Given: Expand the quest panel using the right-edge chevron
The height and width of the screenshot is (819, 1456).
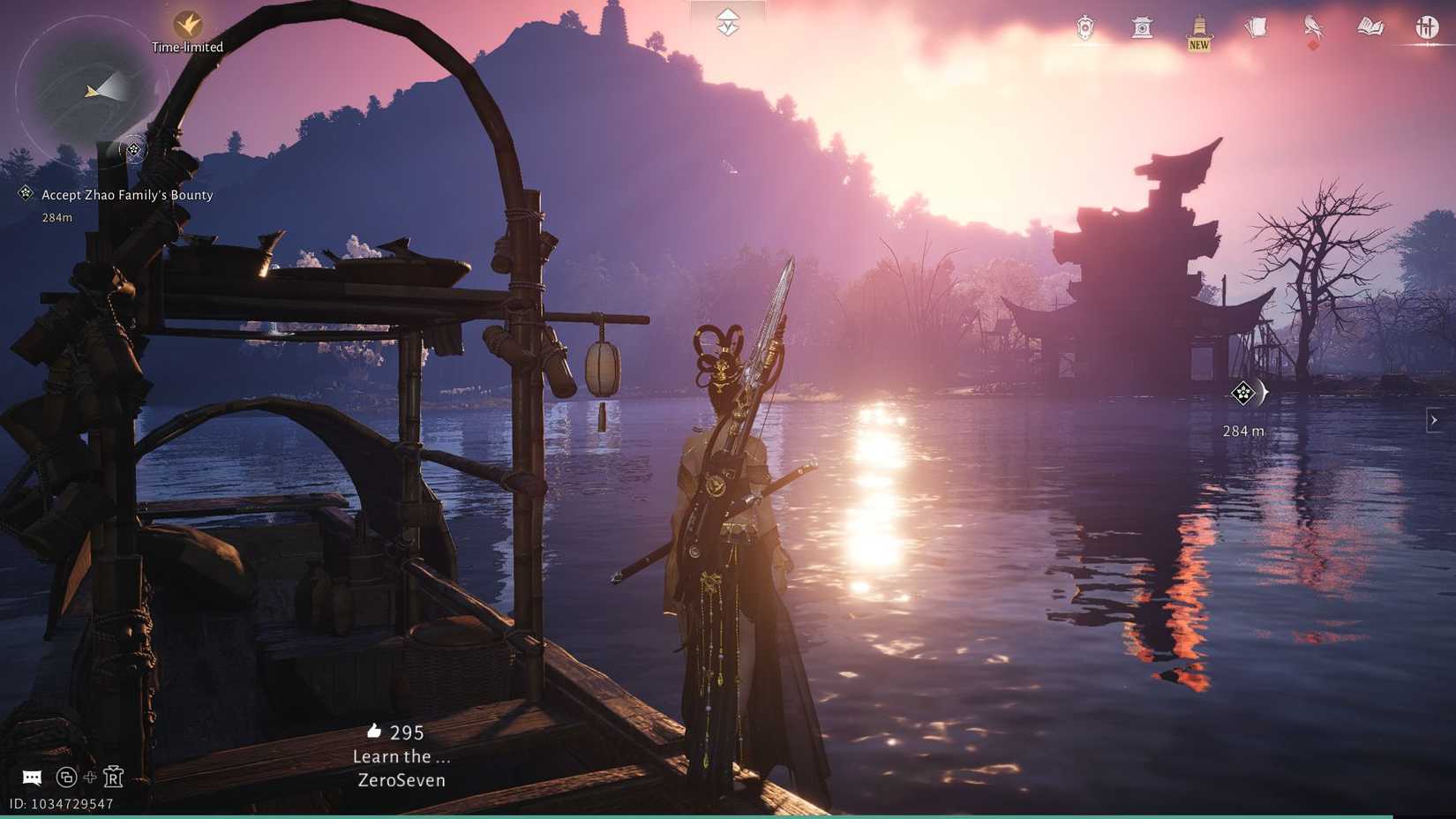Looking at the screenshot, I should [x=1433, y=420].
